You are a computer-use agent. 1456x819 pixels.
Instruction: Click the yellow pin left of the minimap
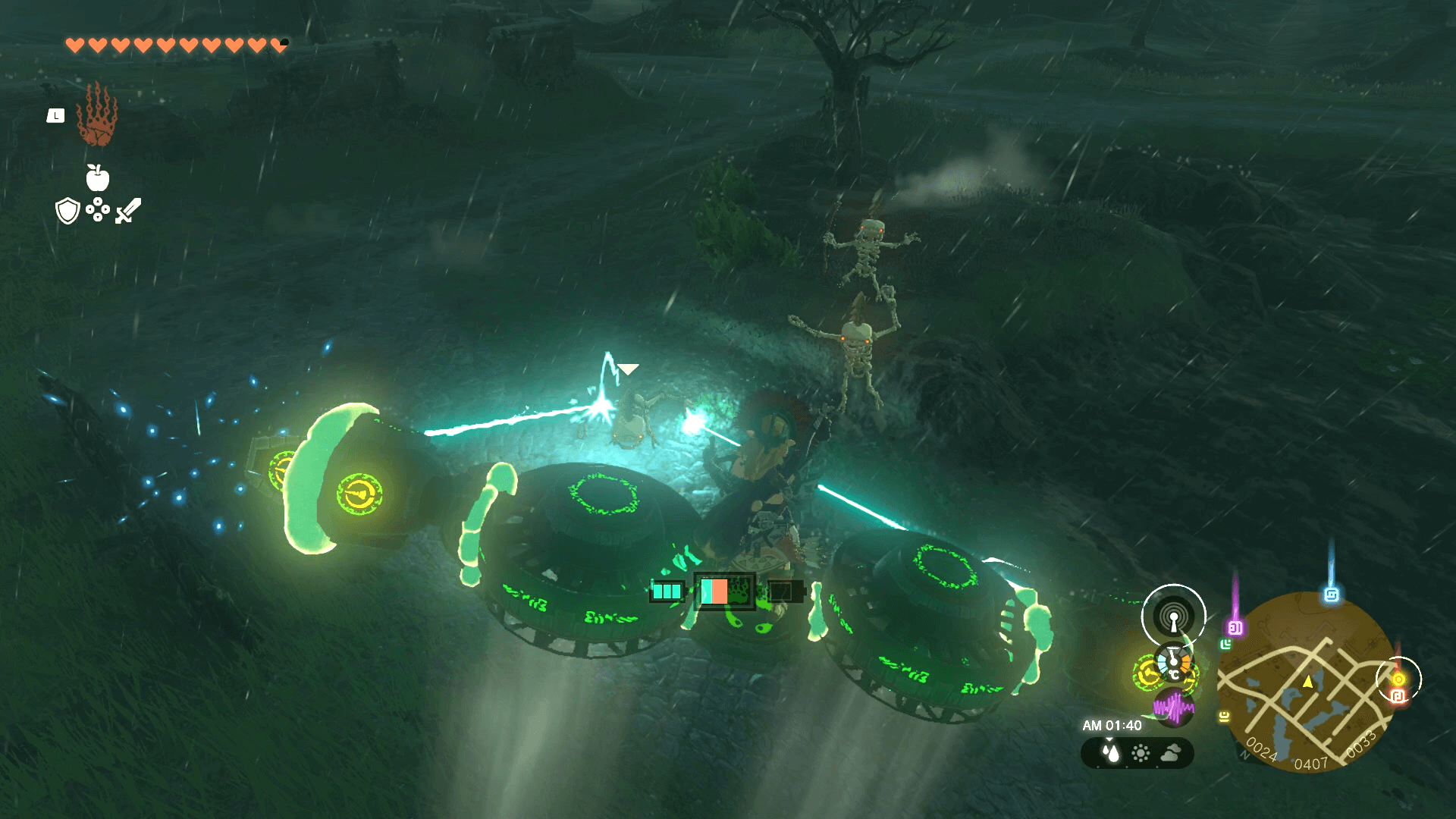coord(1224,716)
